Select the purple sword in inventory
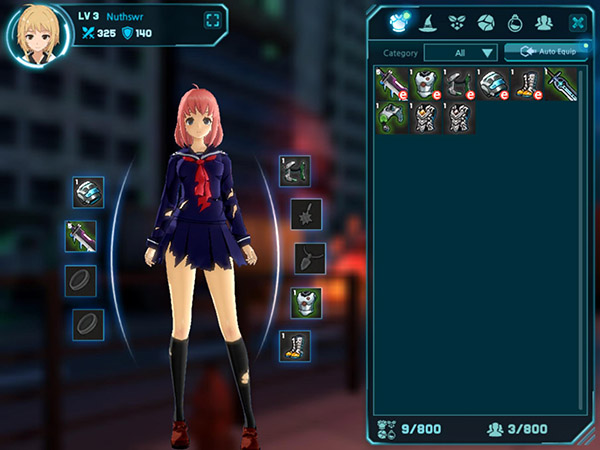Screen dimensions: 600x450 tap(391, 84)
